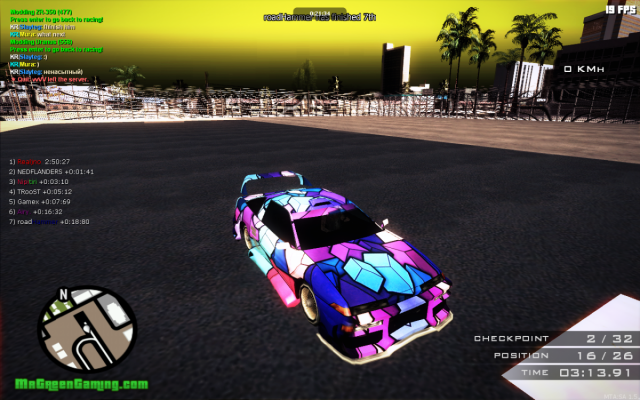
Task: Click the Modding ZR-350 chat line
Action: pyautogui.click(x=36, y=12)
